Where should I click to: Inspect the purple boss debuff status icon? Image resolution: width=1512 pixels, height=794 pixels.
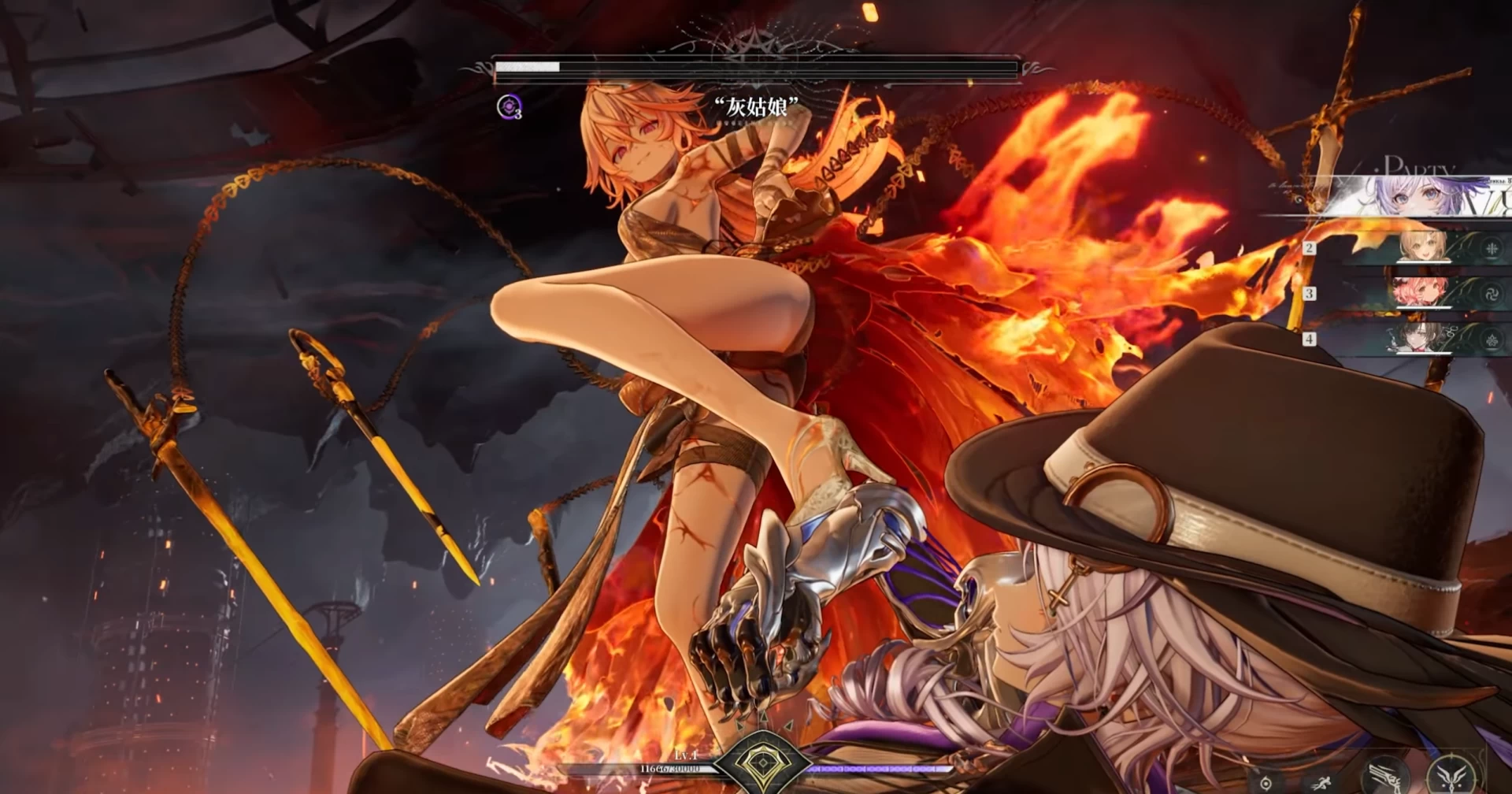[509, 106]
